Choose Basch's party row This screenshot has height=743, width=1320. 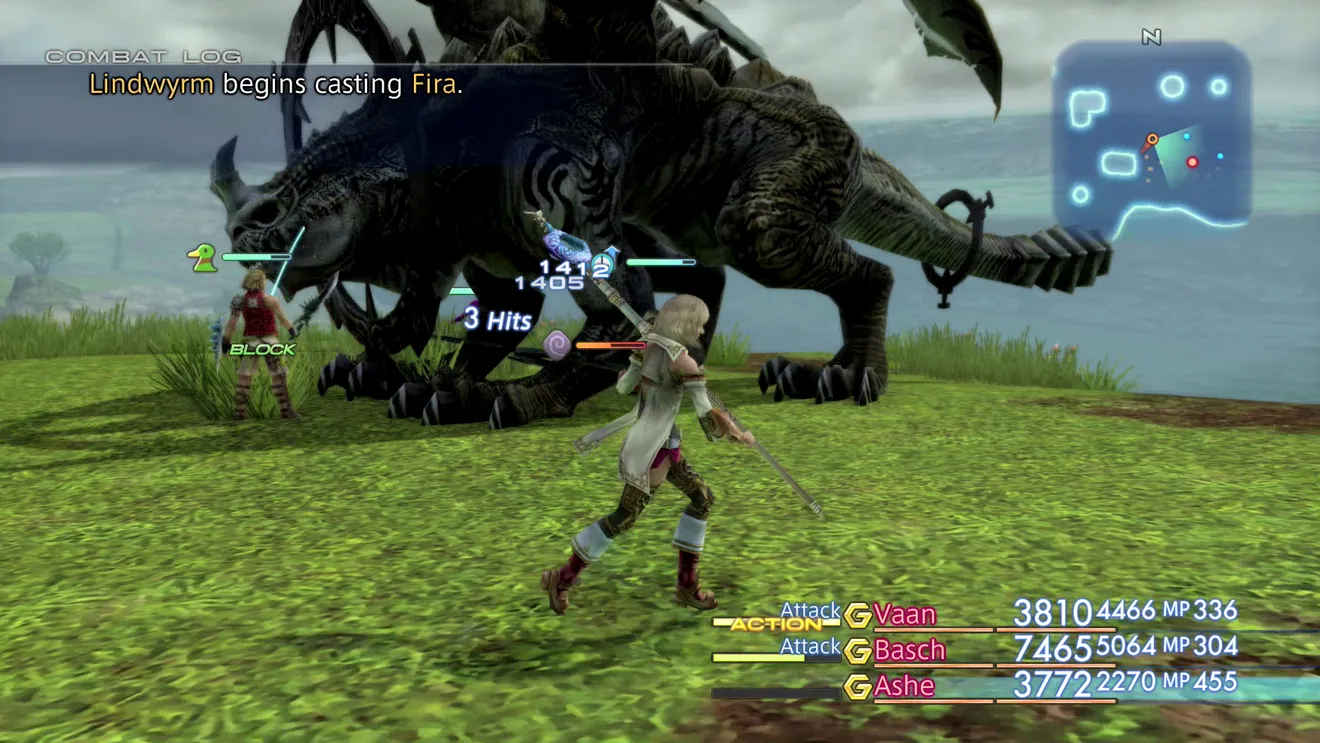pyautogui.click(x=909, y=650)
